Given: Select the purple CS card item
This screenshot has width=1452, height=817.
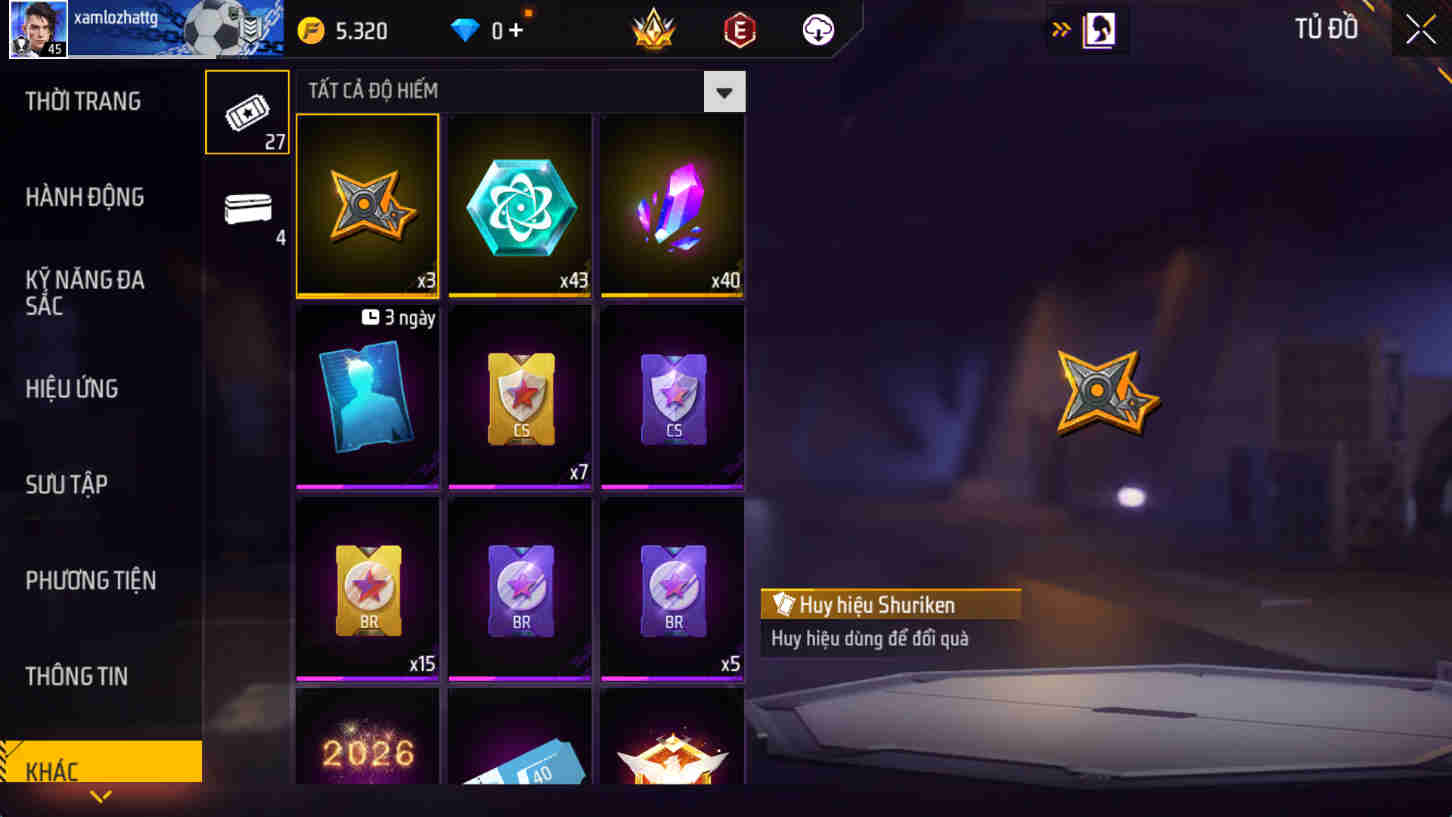Looking at the screenshot, I should coord(671,395).
